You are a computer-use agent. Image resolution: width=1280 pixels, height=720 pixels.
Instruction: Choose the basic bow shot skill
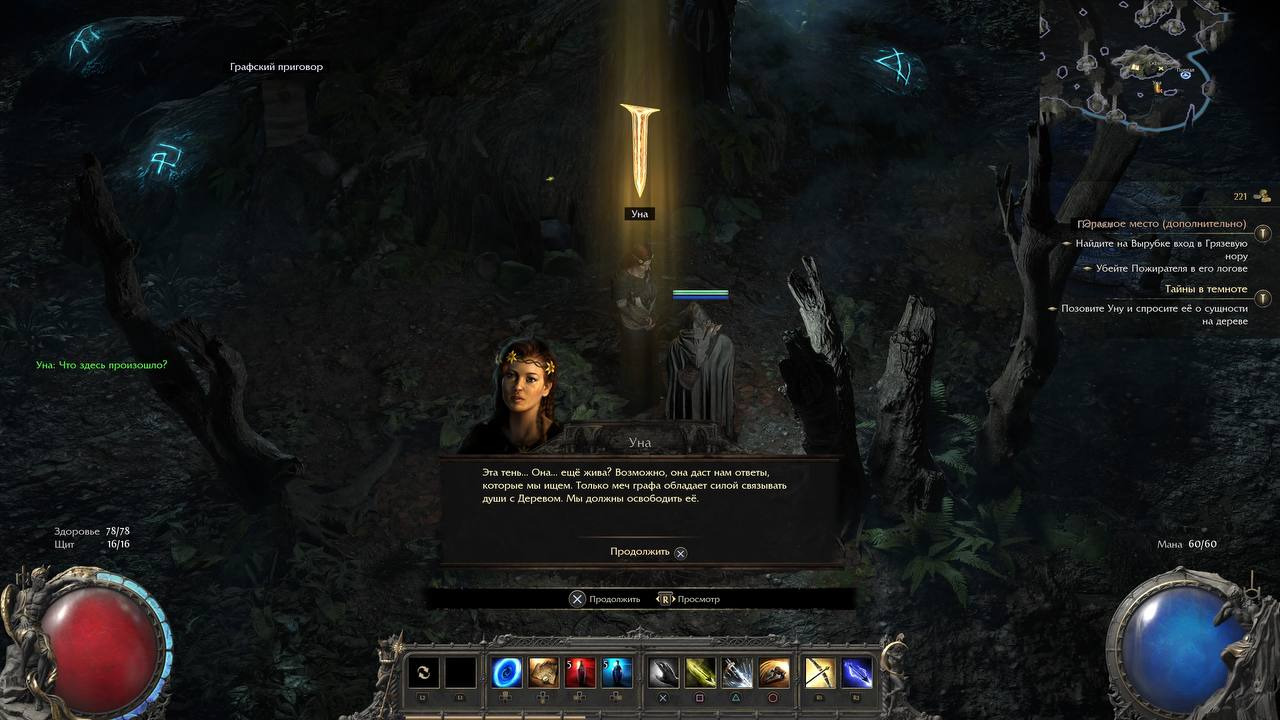pos(820,673)
